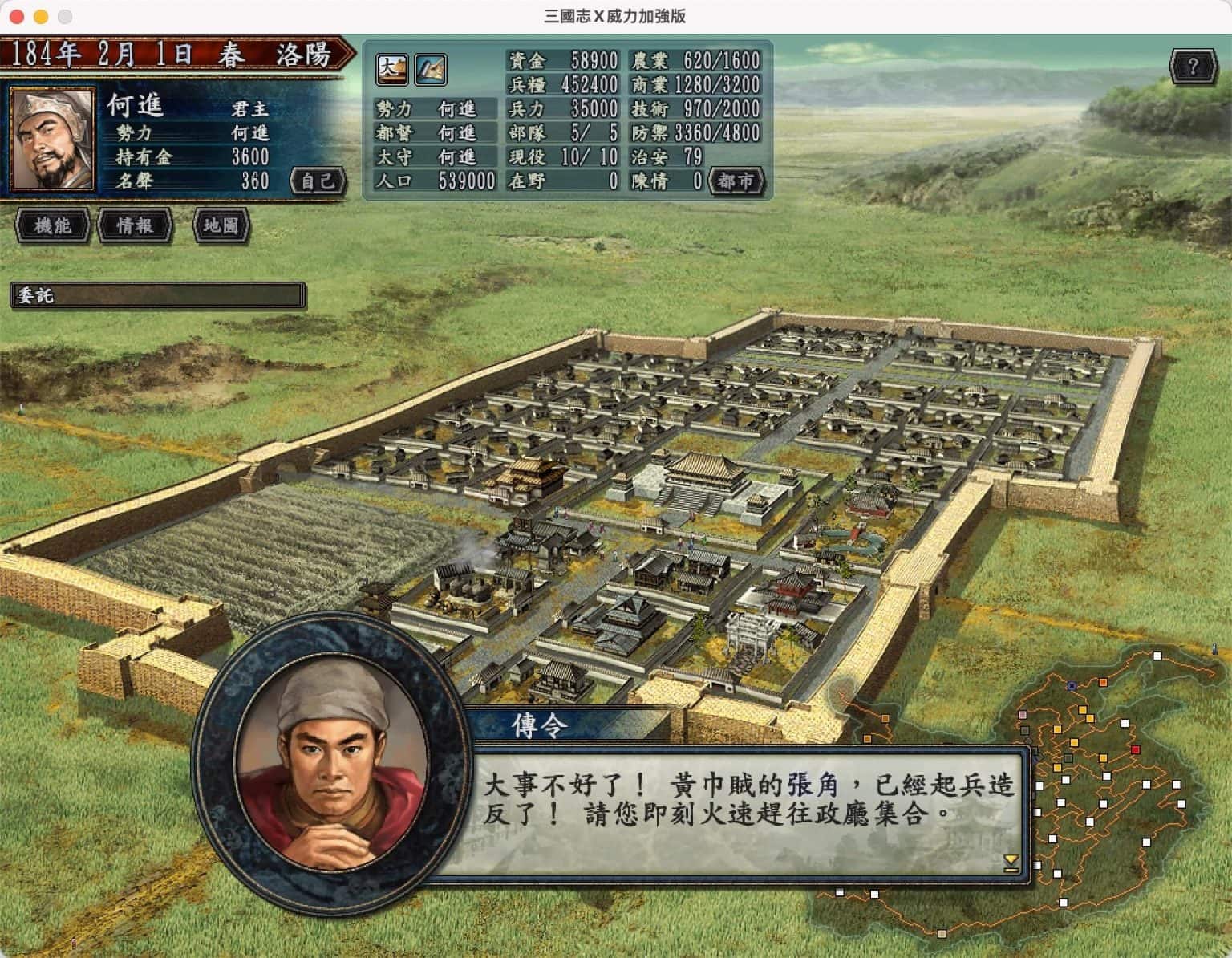This screenshot has height=958, width=1232.
Task: Click the 委託 delegation bar
Action: click(157, 295)
